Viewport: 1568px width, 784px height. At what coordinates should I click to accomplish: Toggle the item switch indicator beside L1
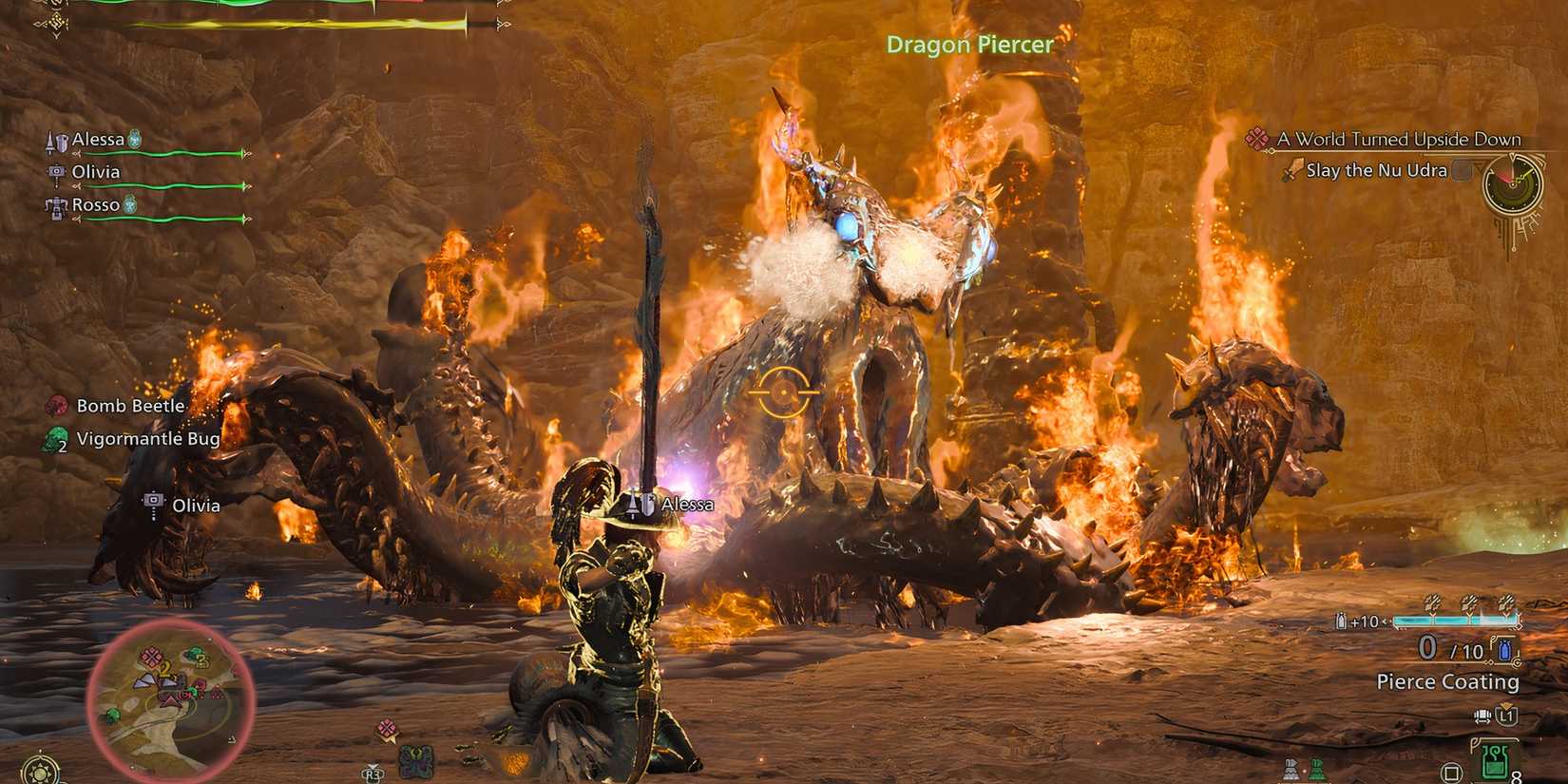1483,717
